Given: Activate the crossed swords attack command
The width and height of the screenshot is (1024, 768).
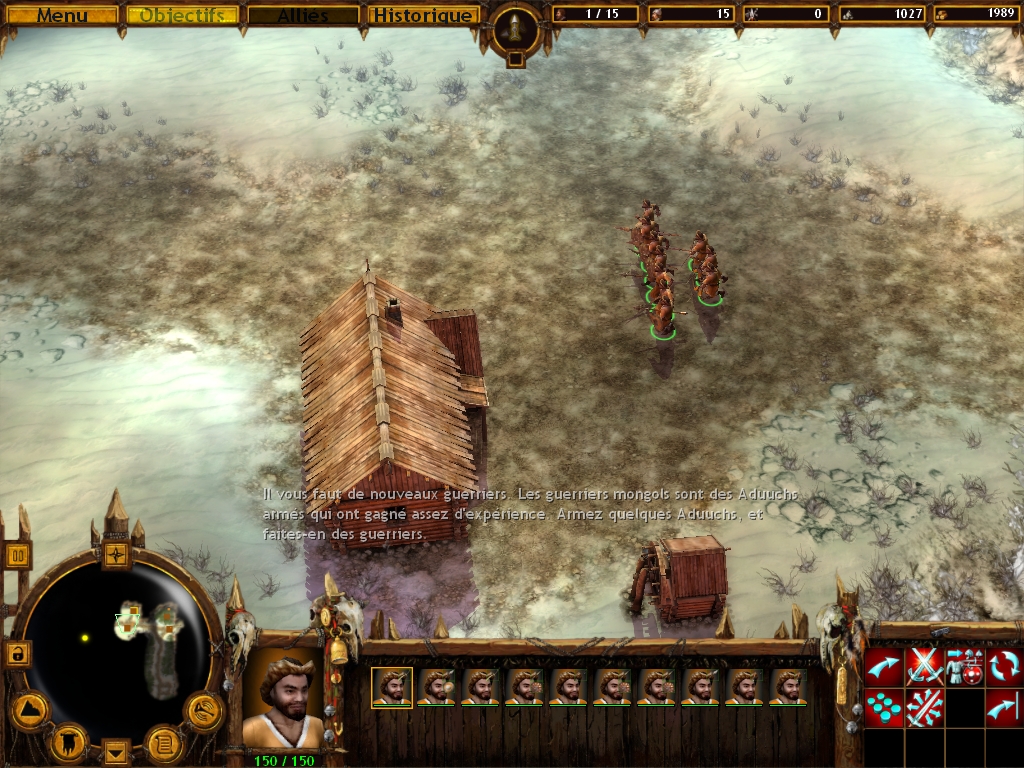Looking at the screenshot, I should (924, 667).
